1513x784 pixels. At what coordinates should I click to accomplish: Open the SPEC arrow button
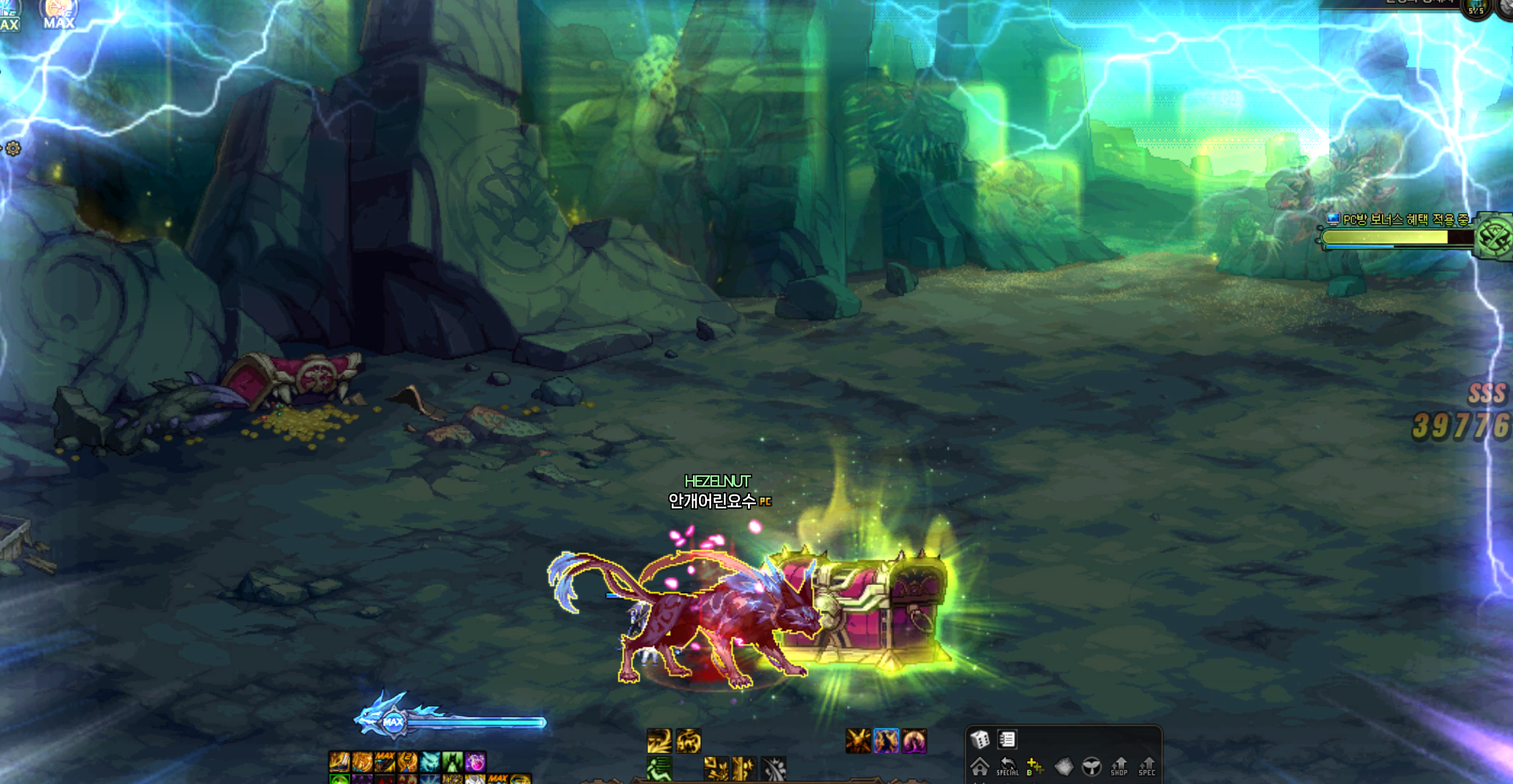pos(1147,766)
